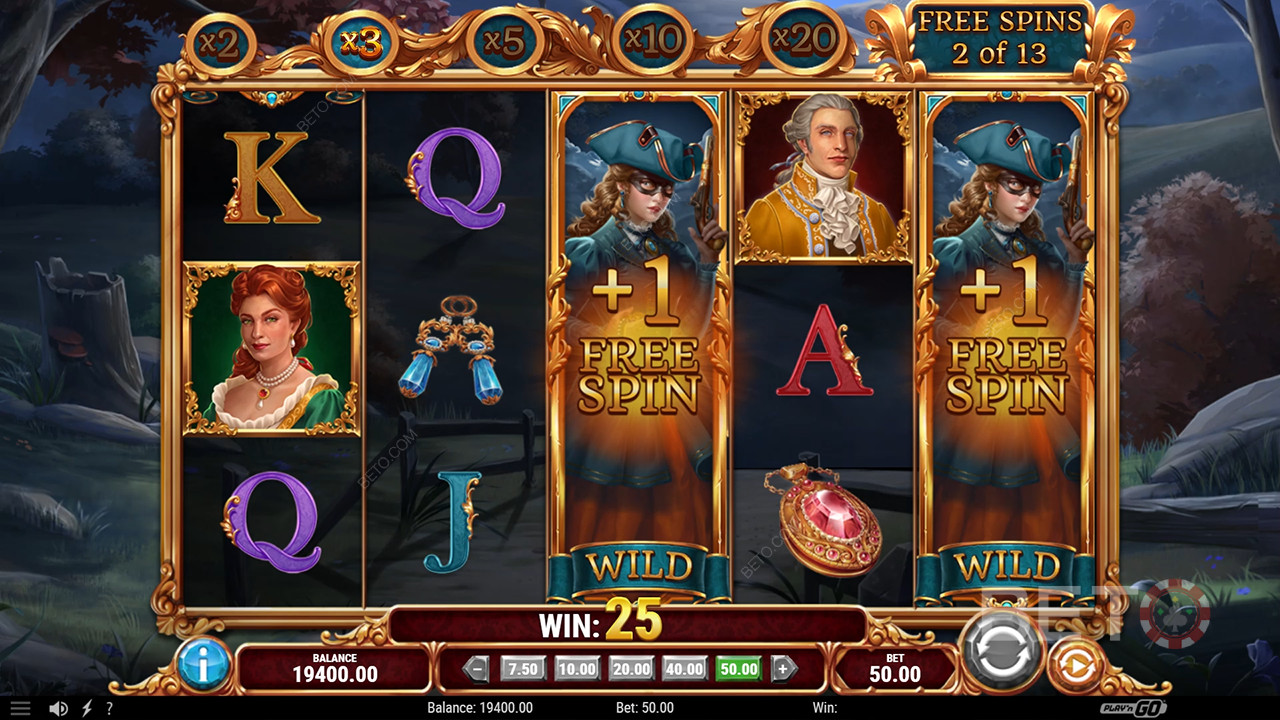Open the question mark help

[109, 708]
